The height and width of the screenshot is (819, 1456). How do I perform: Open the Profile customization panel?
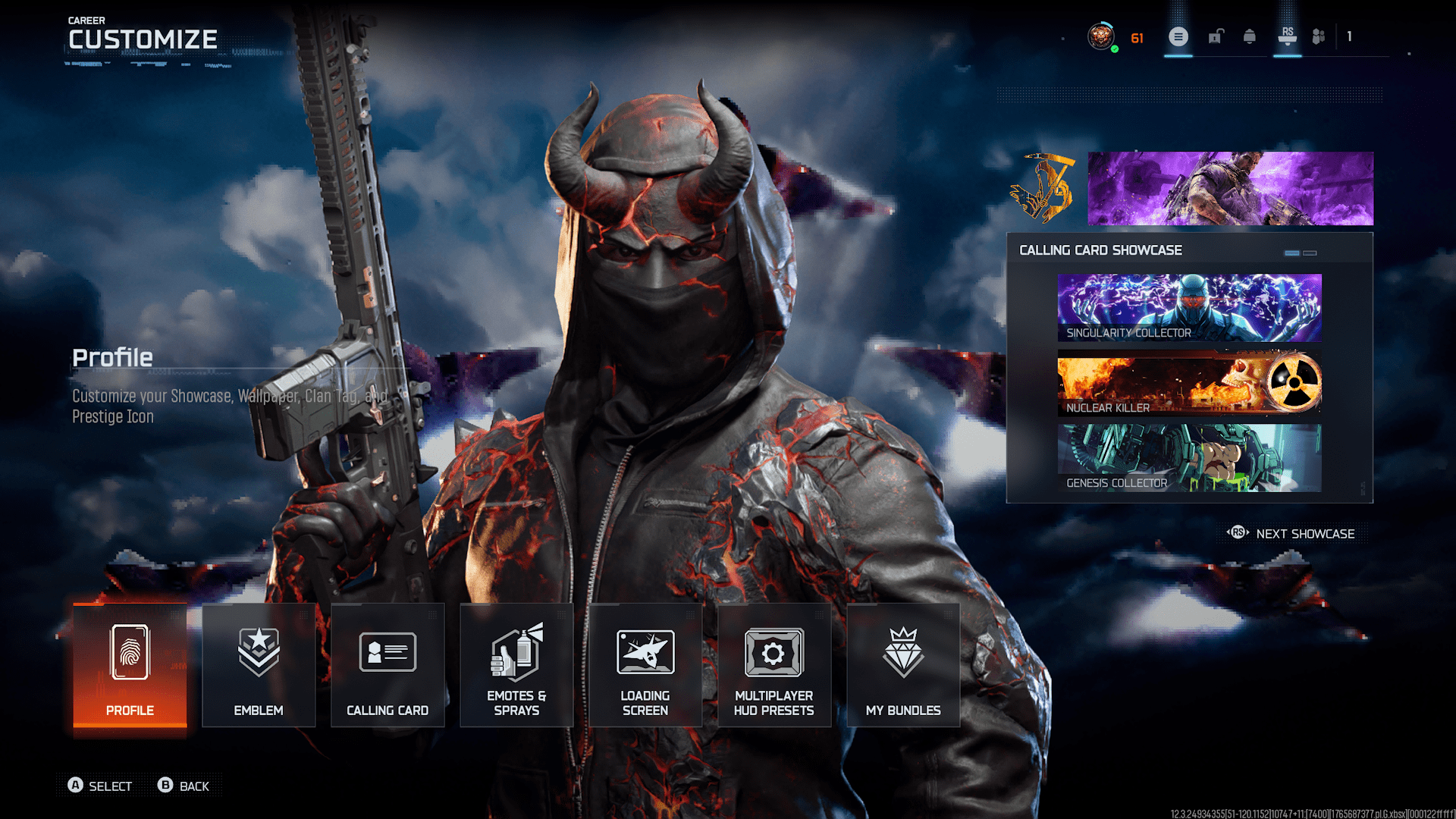(x=129, y=667)
